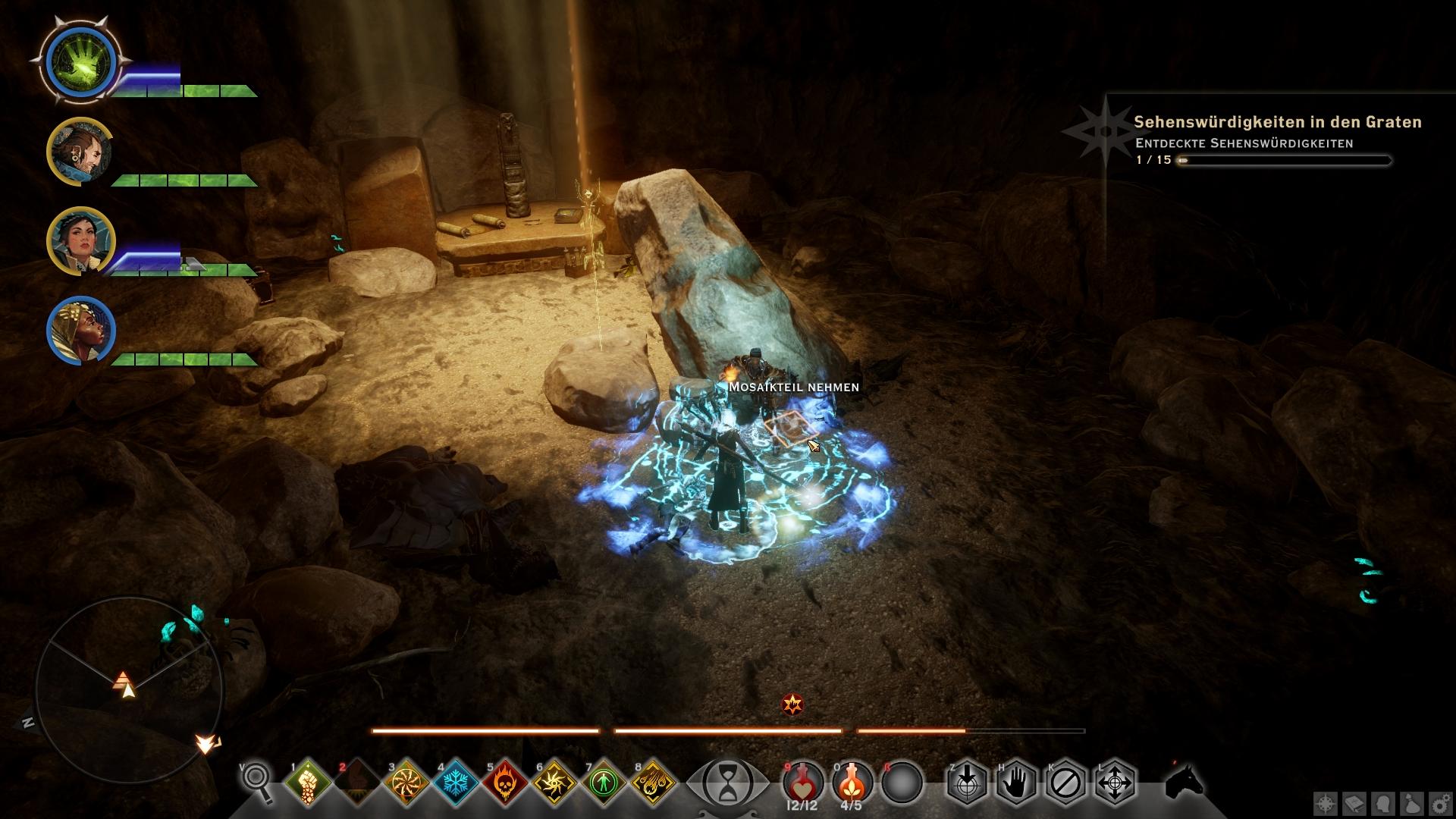Screen dimensions: 1456x819
Task: Drink the red heart health potion
Action: pyautogui.click(x=802, y=781)
